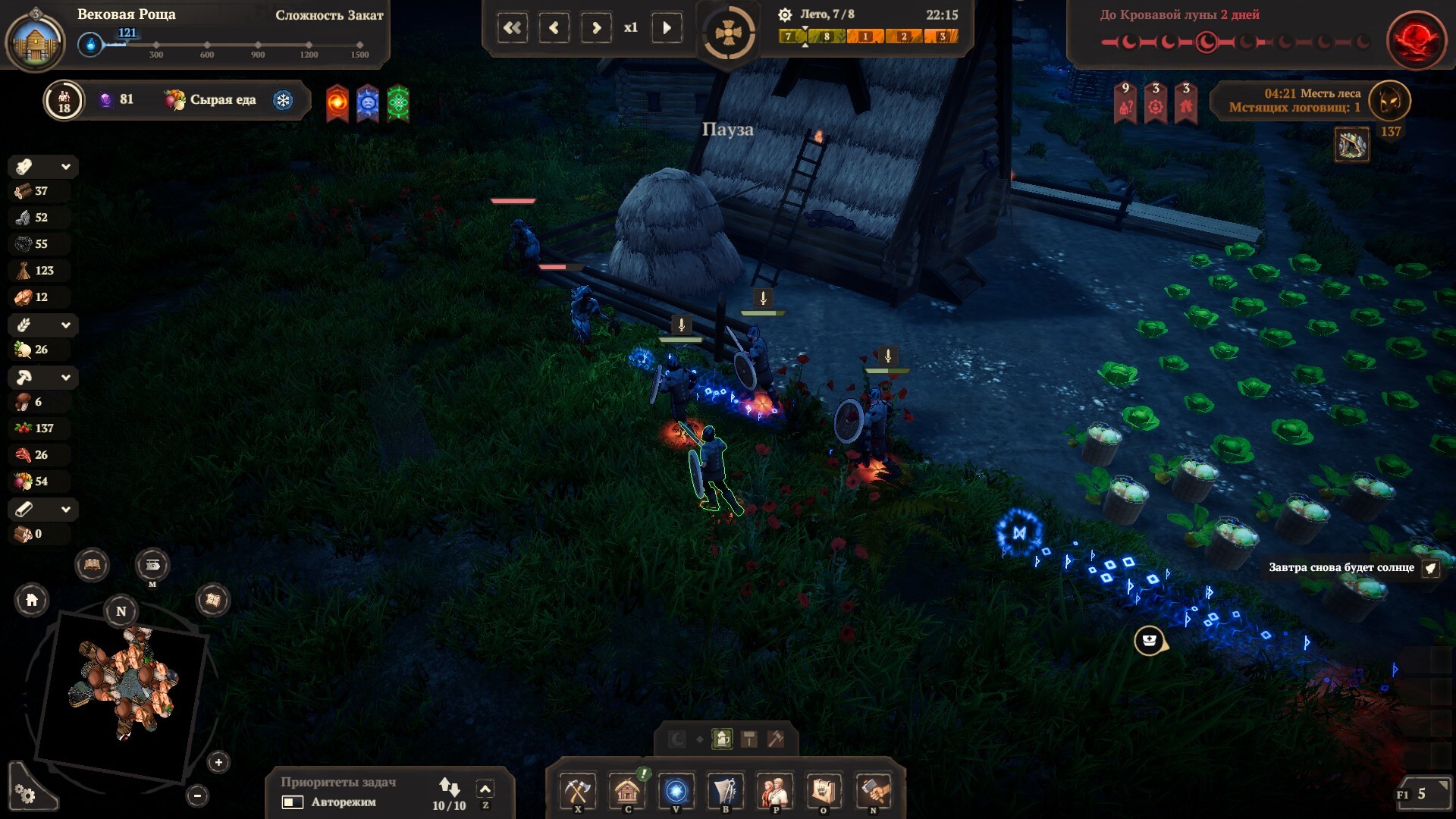Click the home icon near the minimap

coord(32,601)
